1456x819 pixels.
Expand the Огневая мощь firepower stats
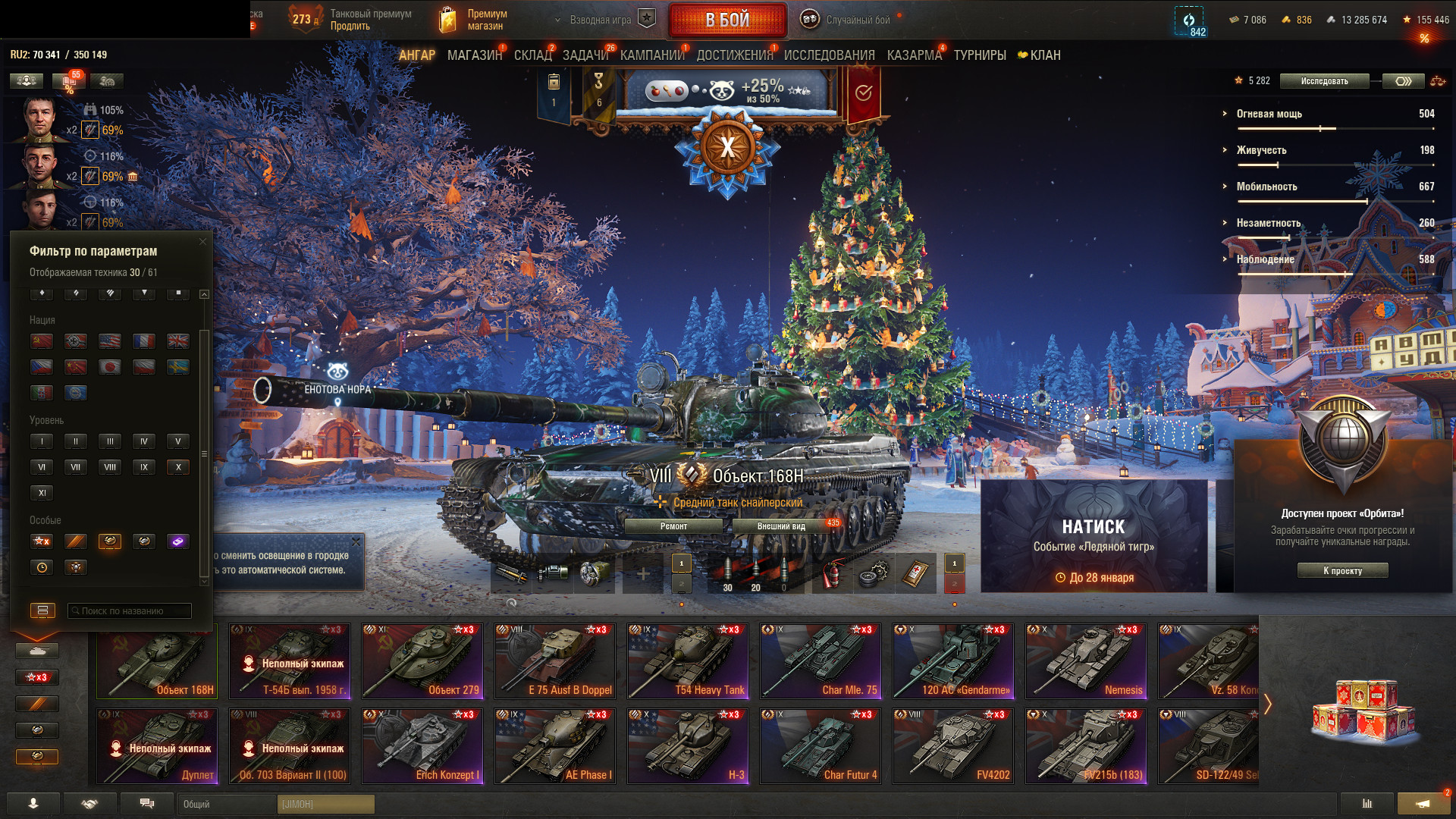pos(1269,114)
